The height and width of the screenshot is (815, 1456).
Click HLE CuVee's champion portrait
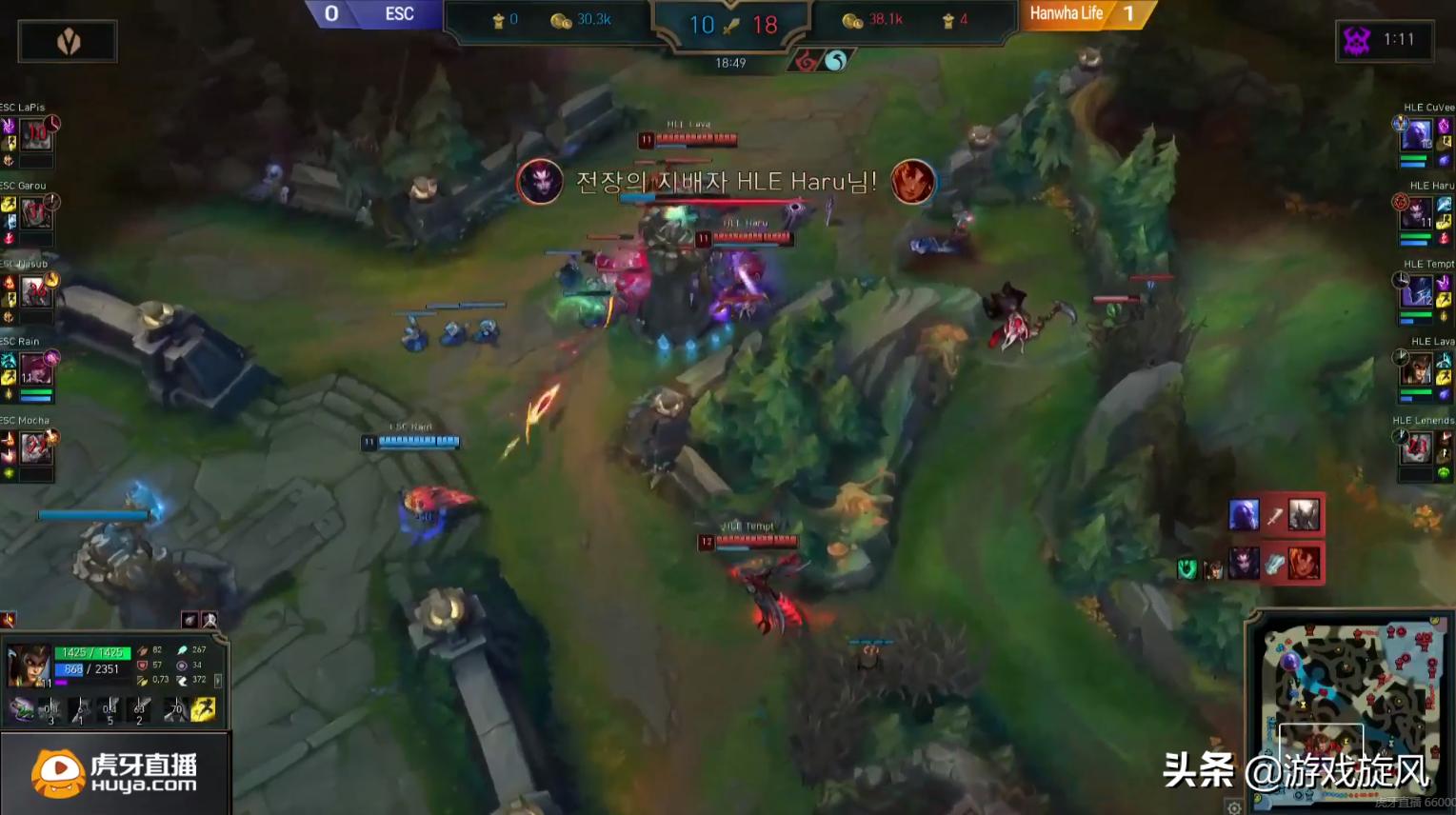(x=1417, y=136)
